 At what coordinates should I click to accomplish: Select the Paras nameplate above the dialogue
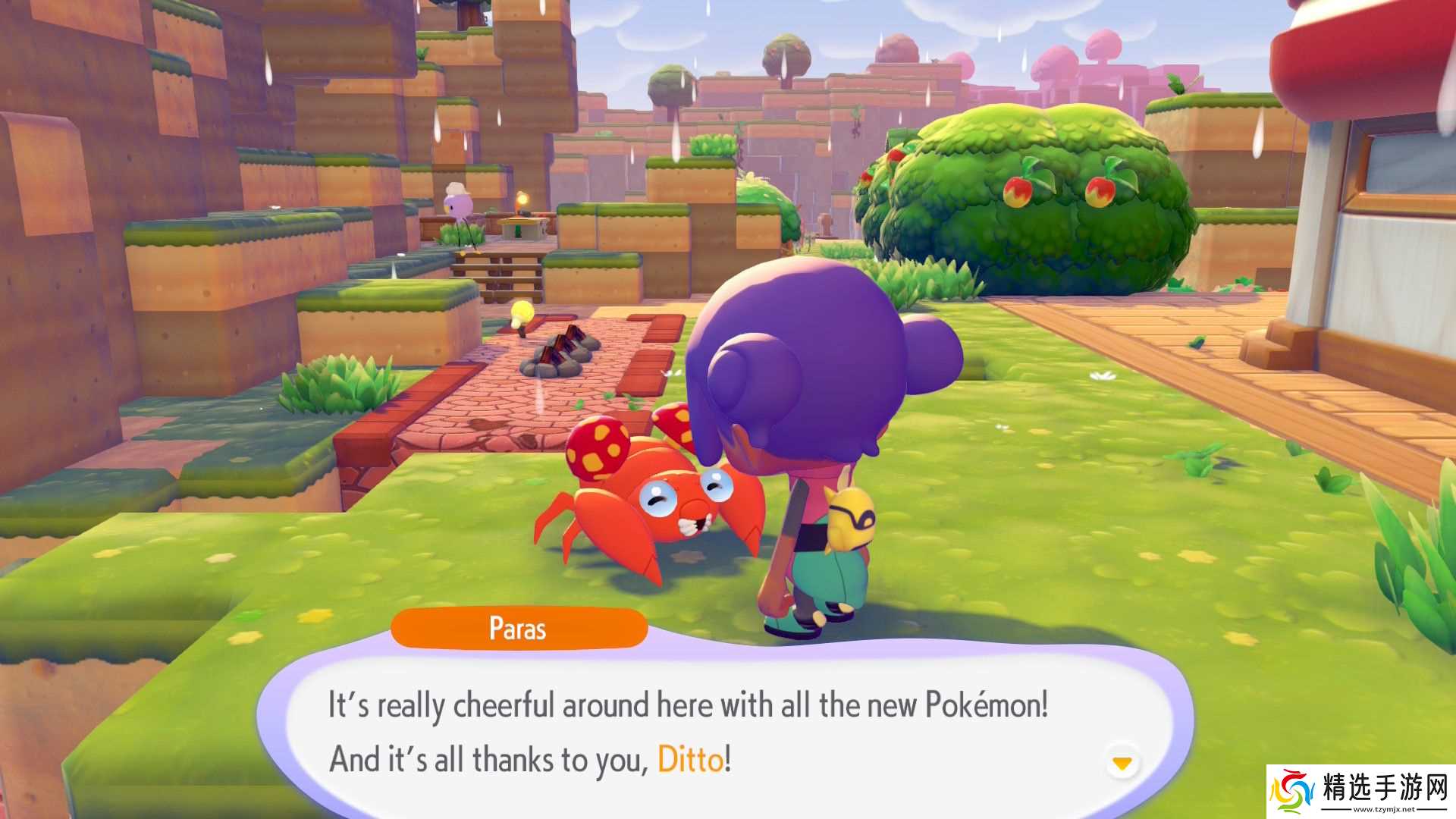(x=519, y=627)
